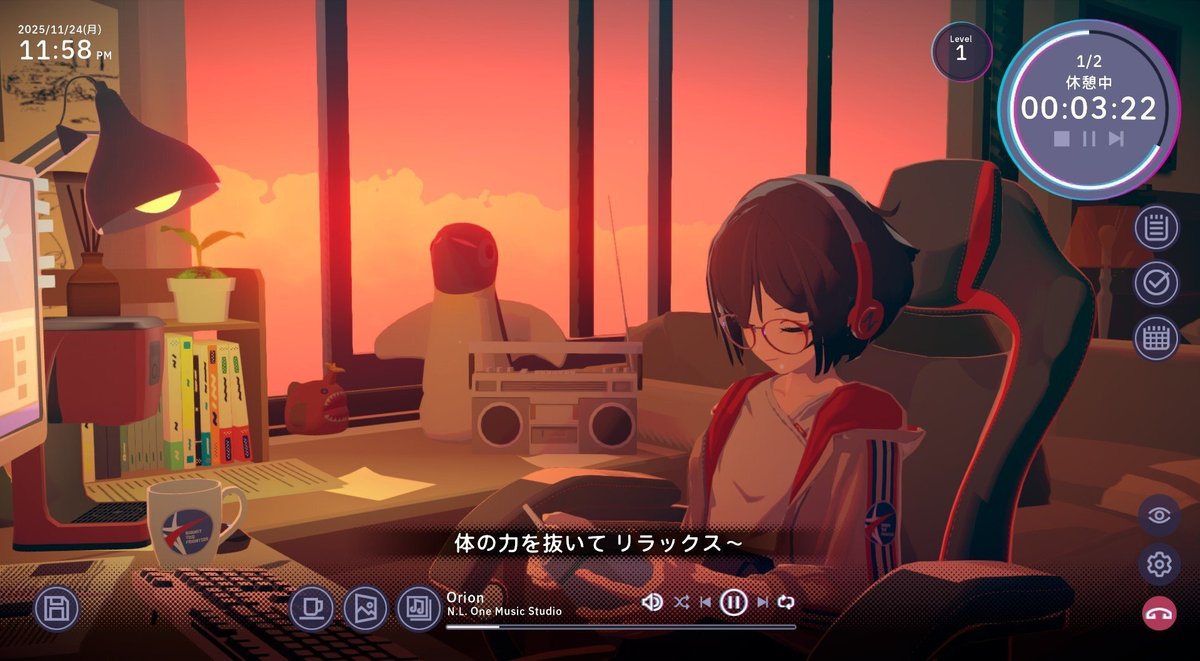Viewport: 1200px width, 661px height.
Task: Hide the interface with the eye icon
Action: 1159,516
